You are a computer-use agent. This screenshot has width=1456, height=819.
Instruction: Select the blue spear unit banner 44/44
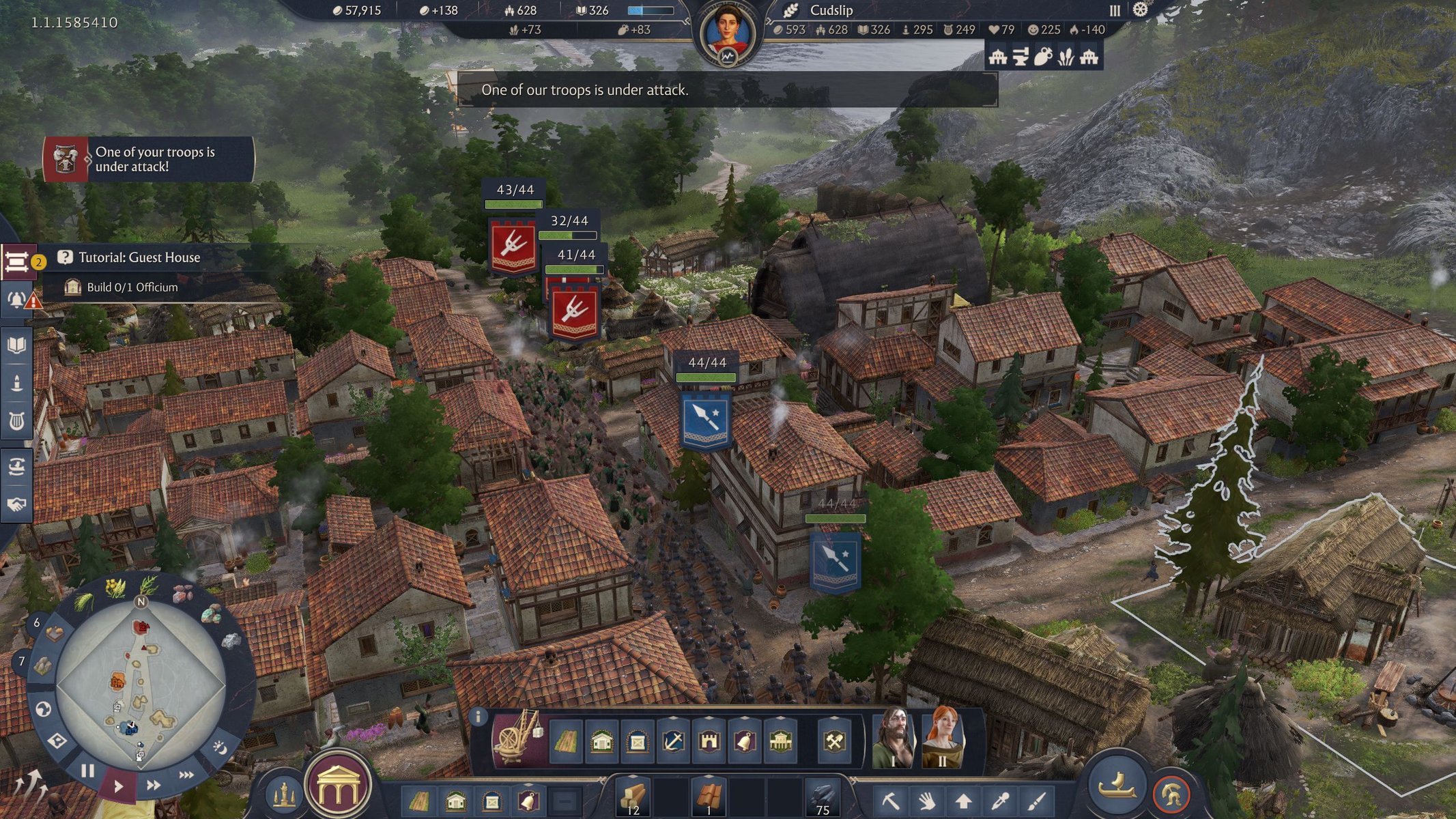706,419
